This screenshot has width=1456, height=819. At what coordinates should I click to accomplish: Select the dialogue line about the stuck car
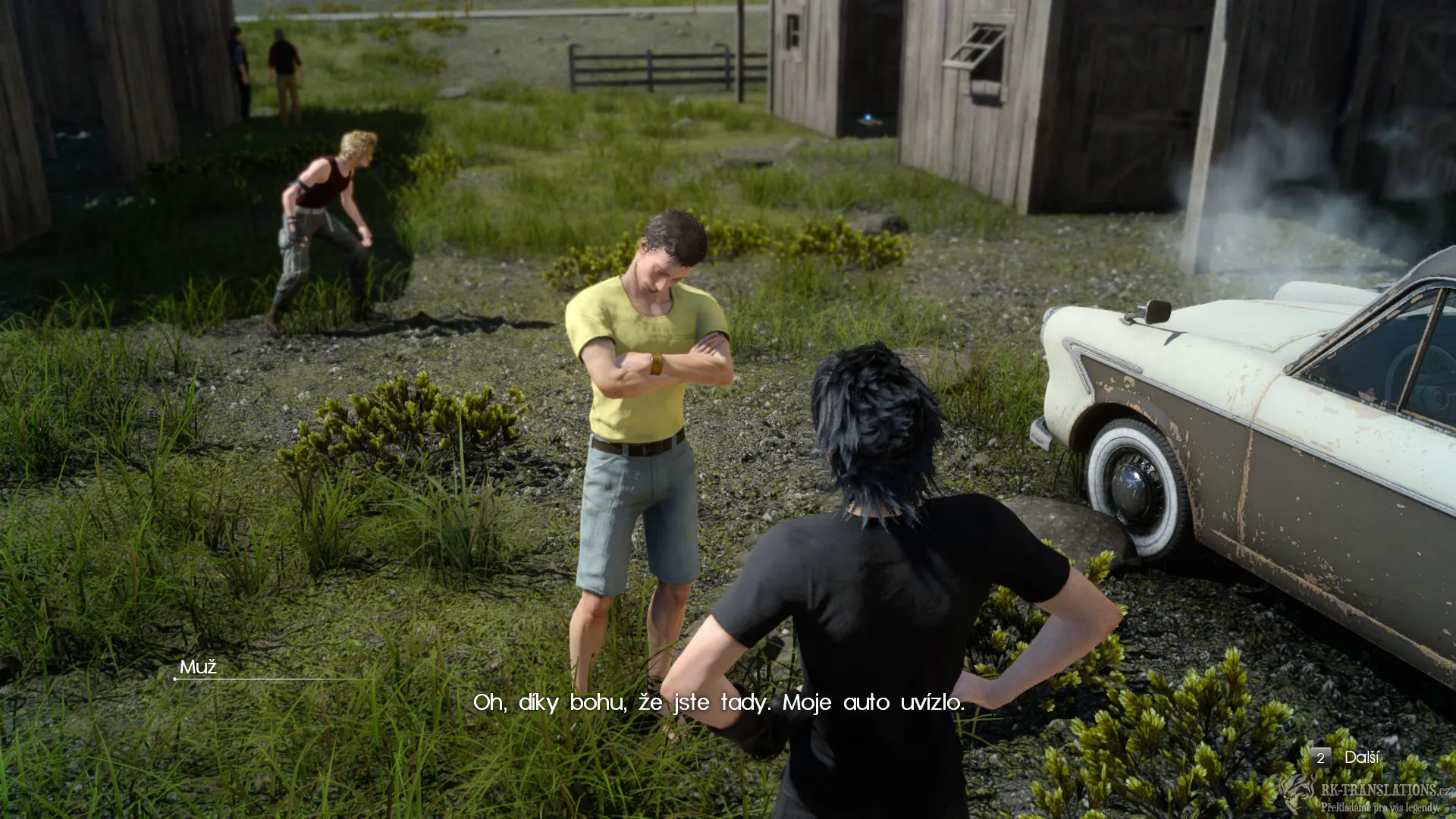719,704
